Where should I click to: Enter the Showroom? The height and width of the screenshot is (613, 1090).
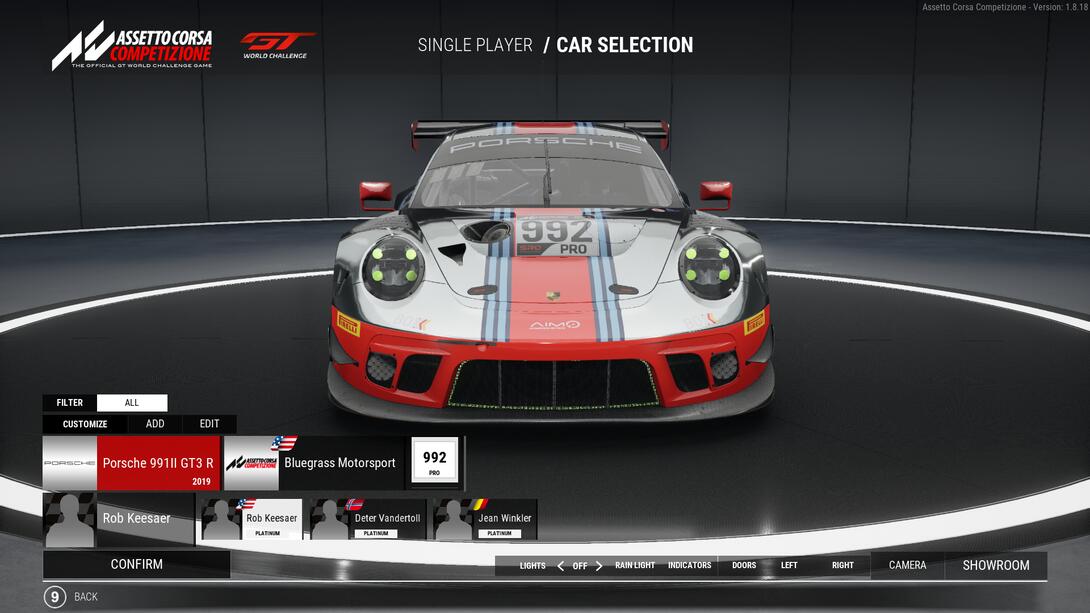tap(995, 566)
